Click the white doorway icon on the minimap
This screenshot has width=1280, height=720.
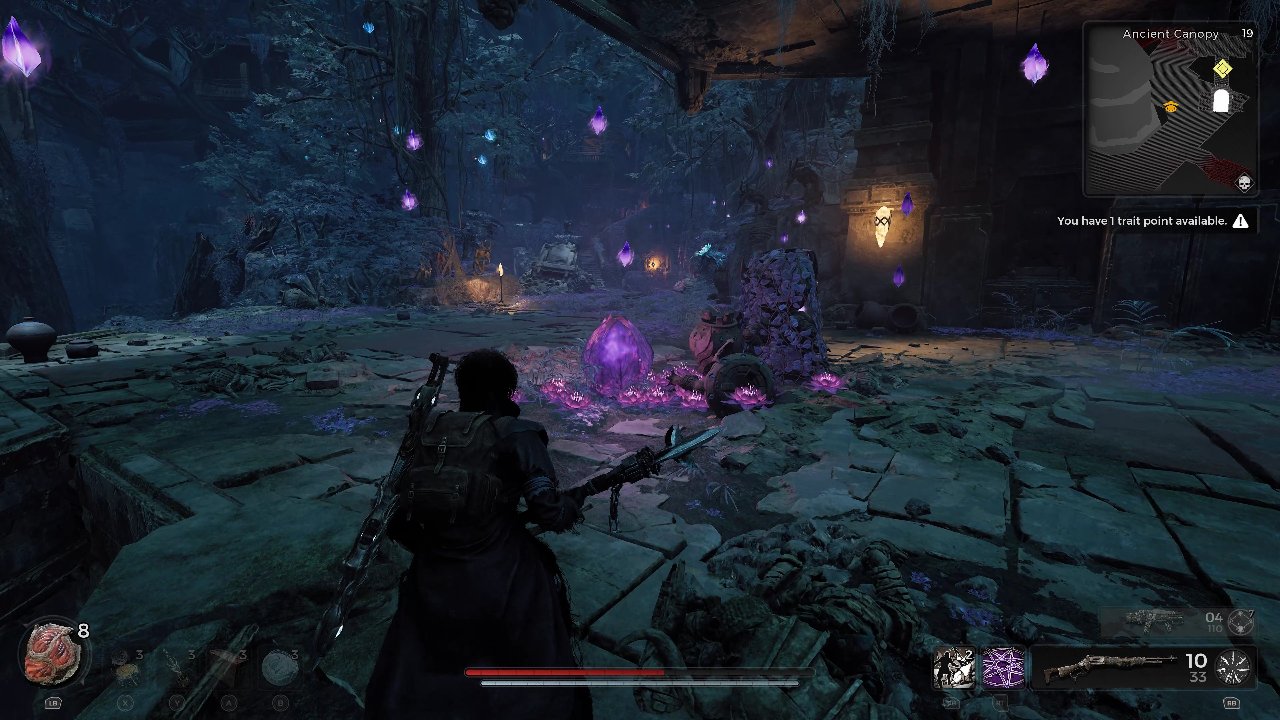click(1220, 99)
